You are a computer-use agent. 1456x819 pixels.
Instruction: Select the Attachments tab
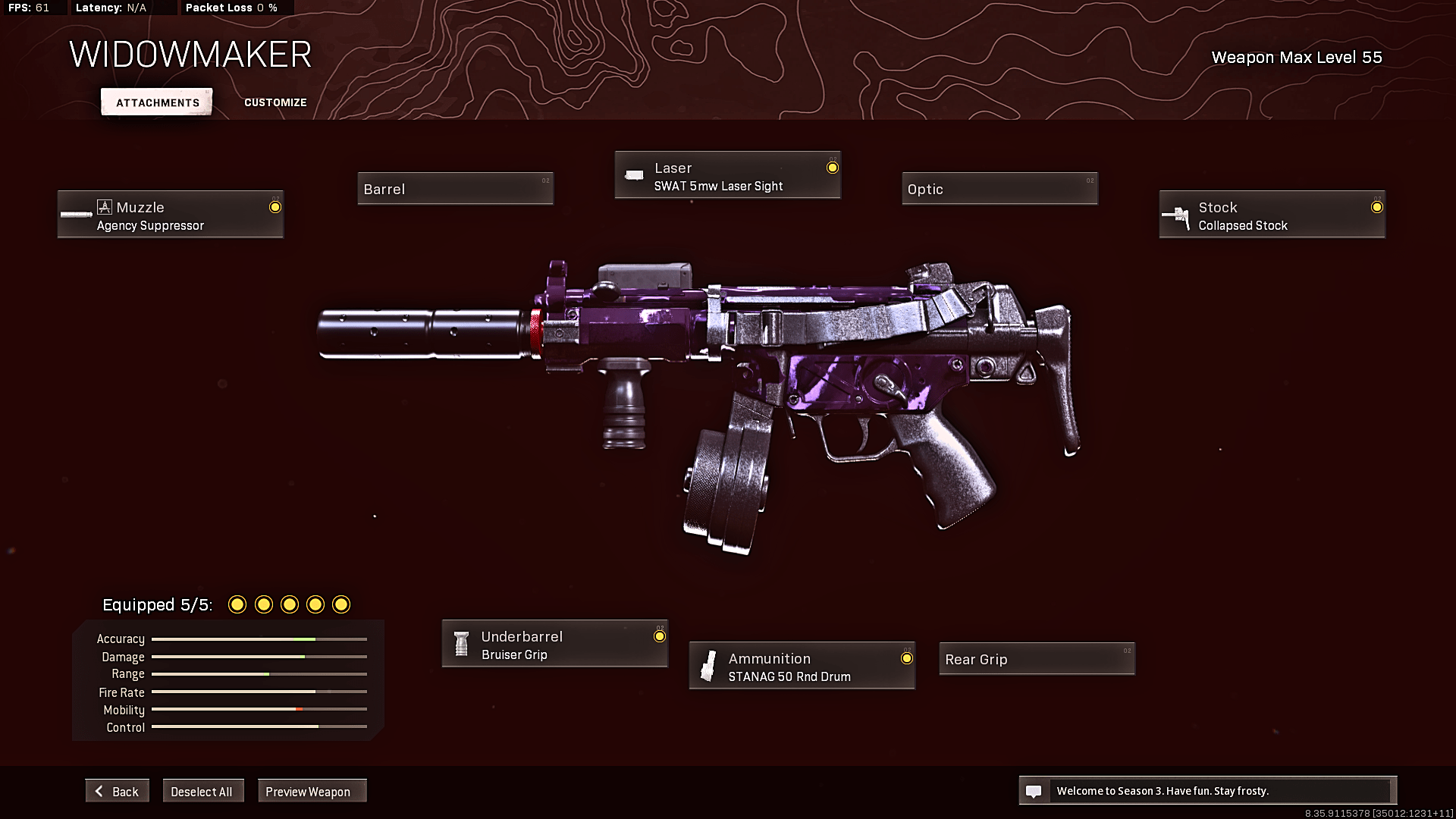(x=155, y=102)
